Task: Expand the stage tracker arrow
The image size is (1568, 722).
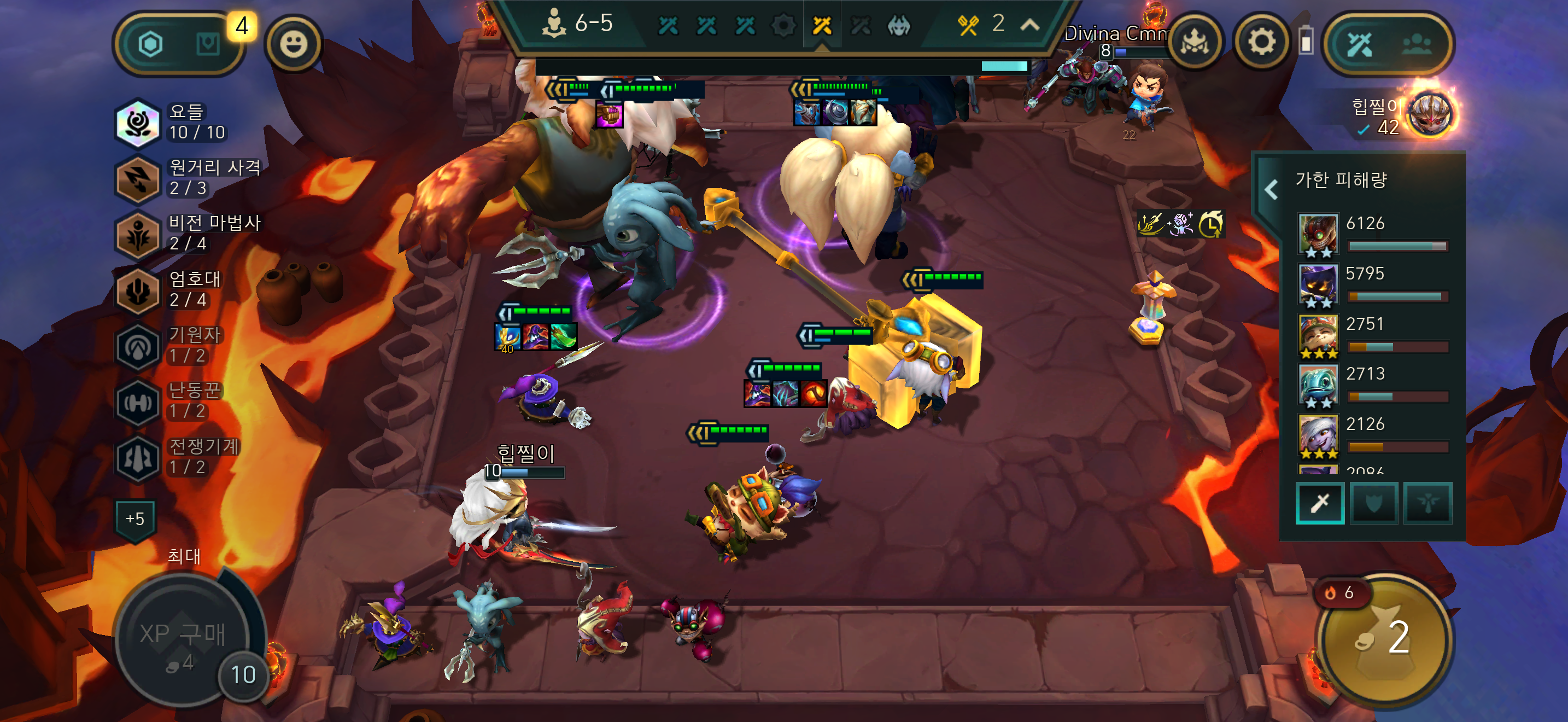Action: [x=1029, y=25]
